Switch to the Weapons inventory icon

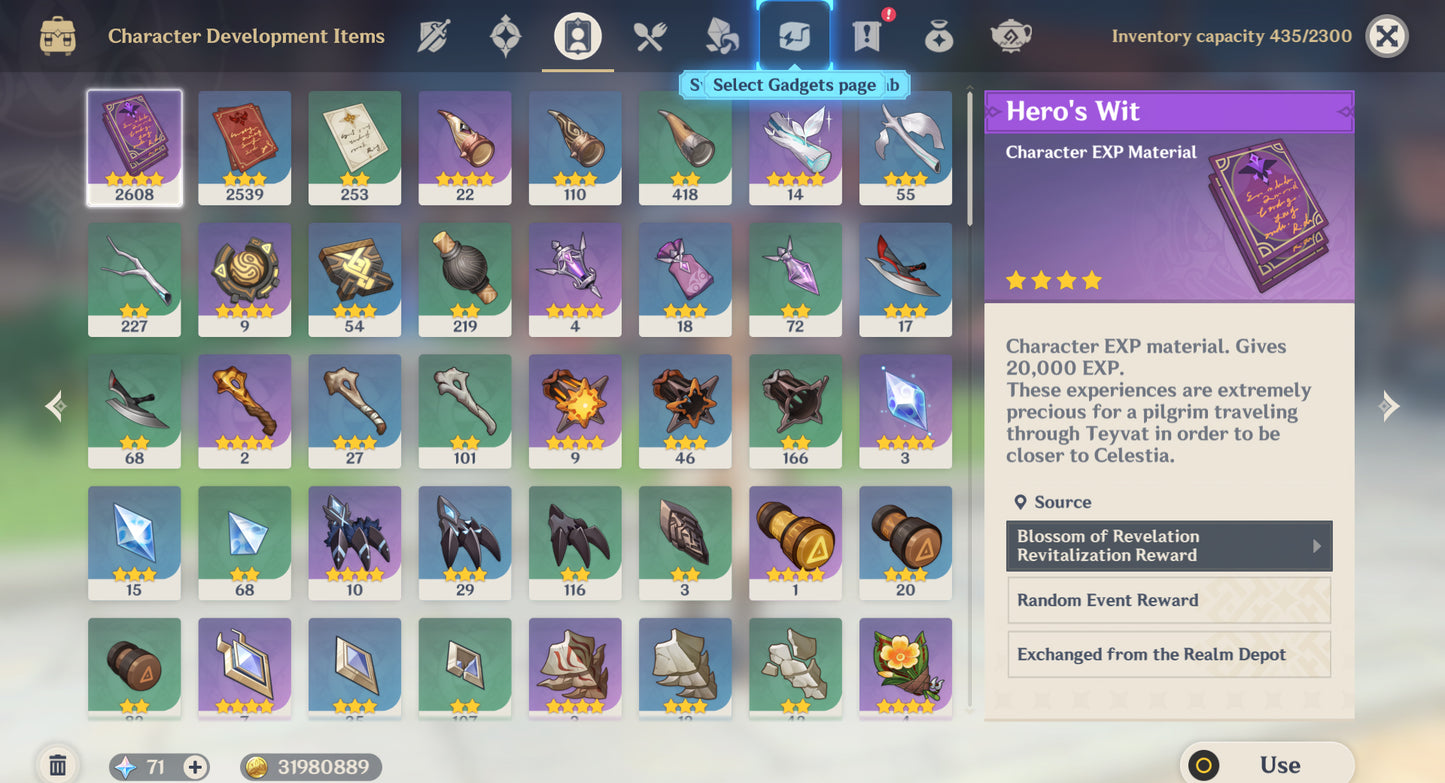pyautogui.click(x=433, y=35)
